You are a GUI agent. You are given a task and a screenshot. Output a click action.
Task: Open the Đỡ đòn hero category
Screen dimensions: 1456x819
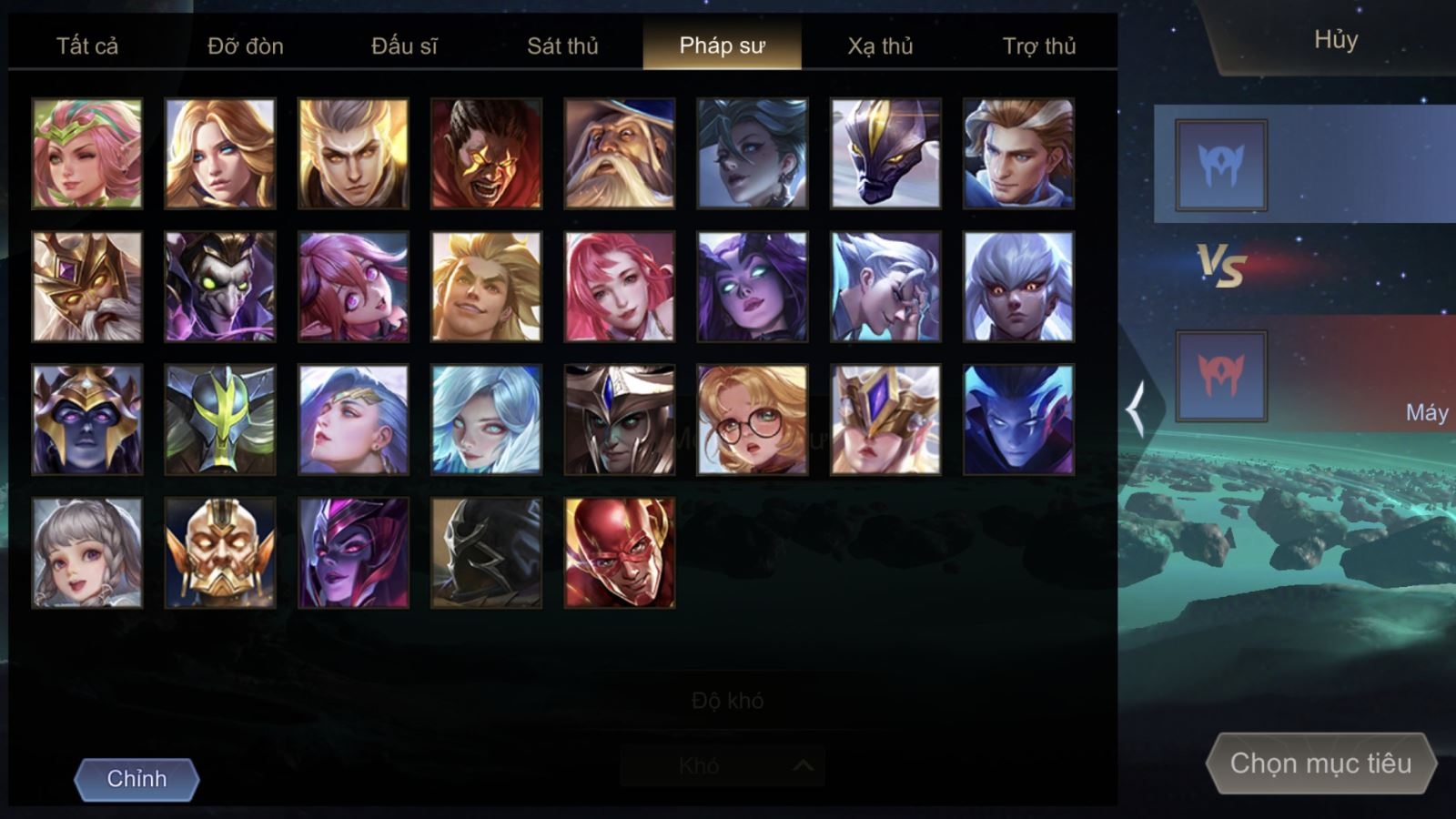[x=246, y=45]
